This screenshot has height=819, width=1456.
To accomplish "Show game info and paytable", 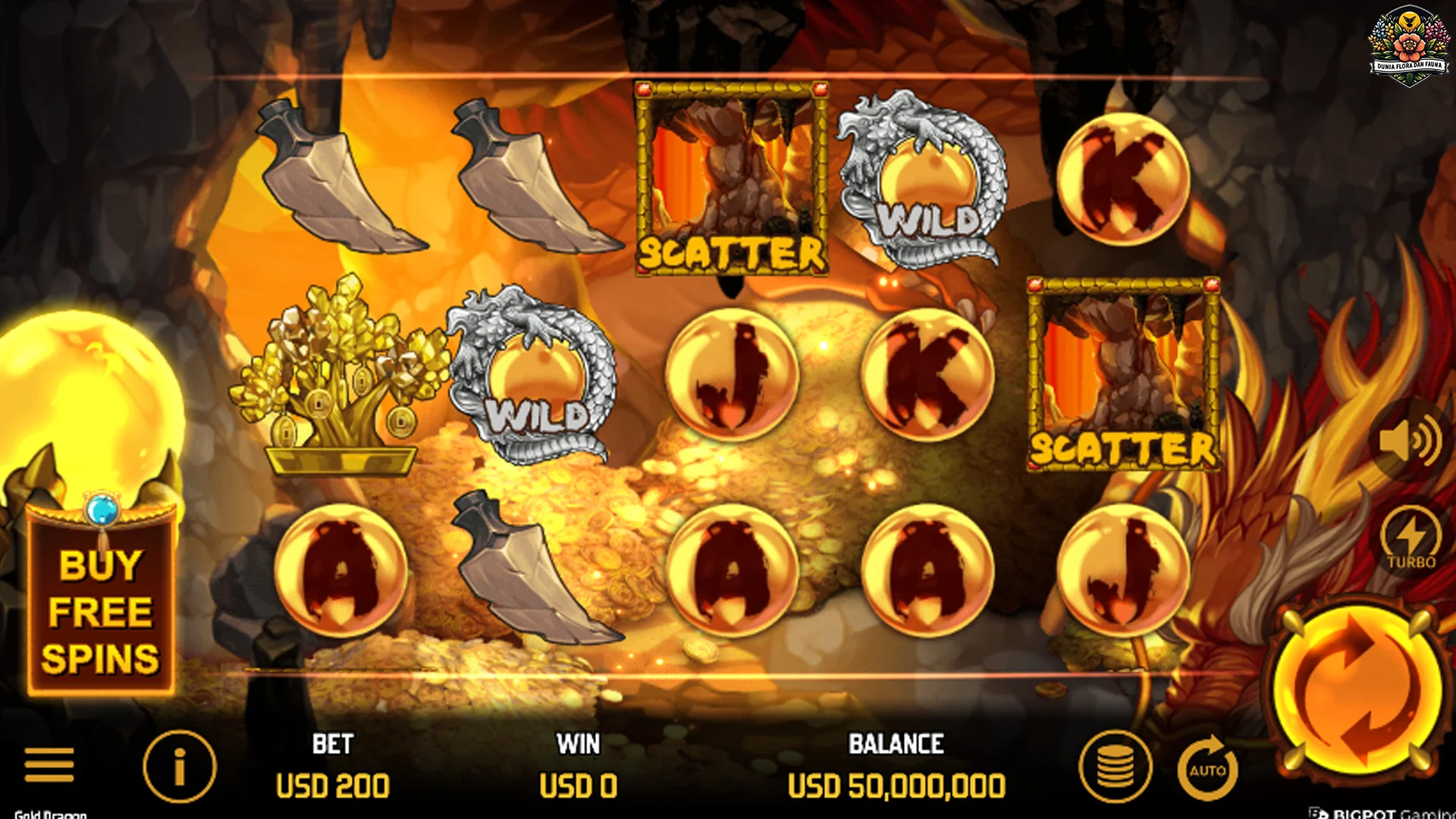I will (180, 767).
